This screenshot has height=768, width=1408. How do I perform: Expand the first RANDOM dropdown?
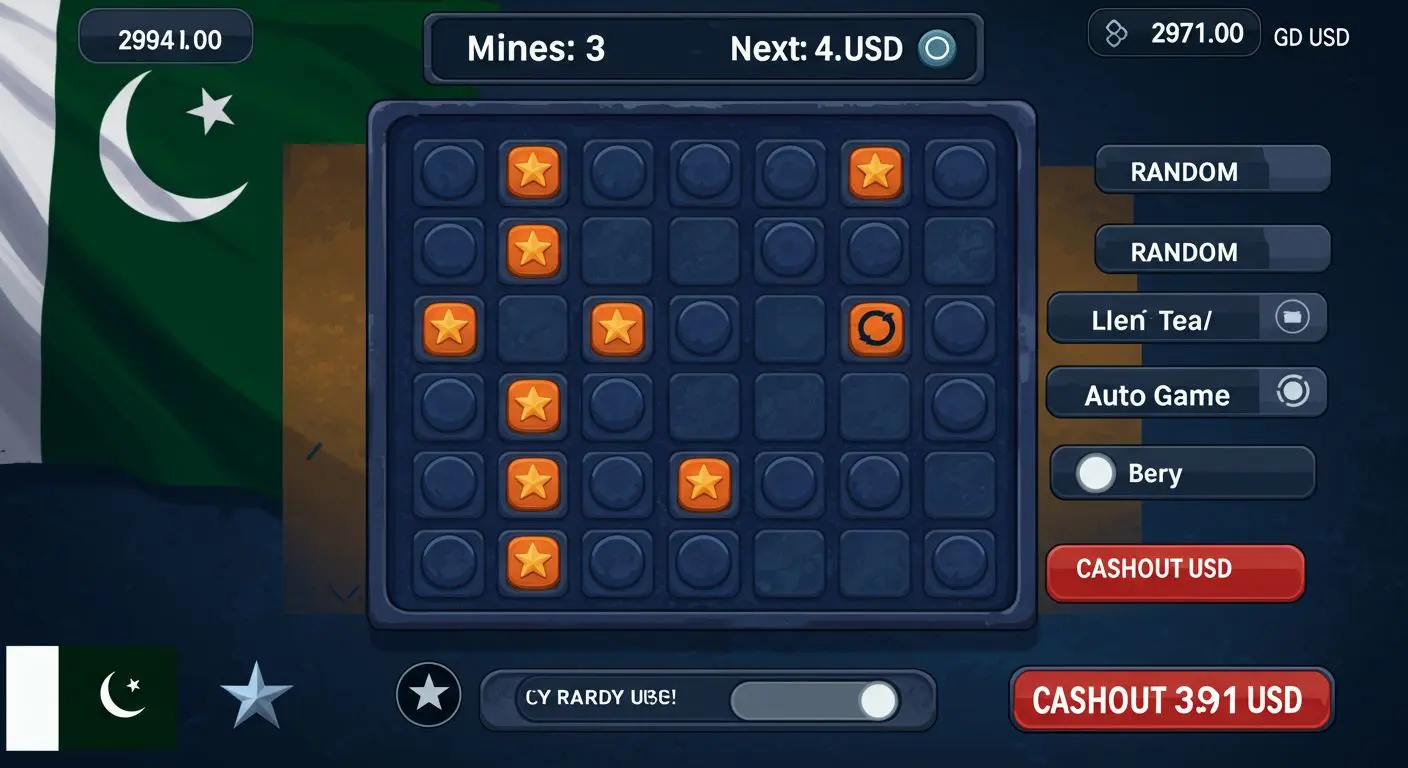[1212, 171]
